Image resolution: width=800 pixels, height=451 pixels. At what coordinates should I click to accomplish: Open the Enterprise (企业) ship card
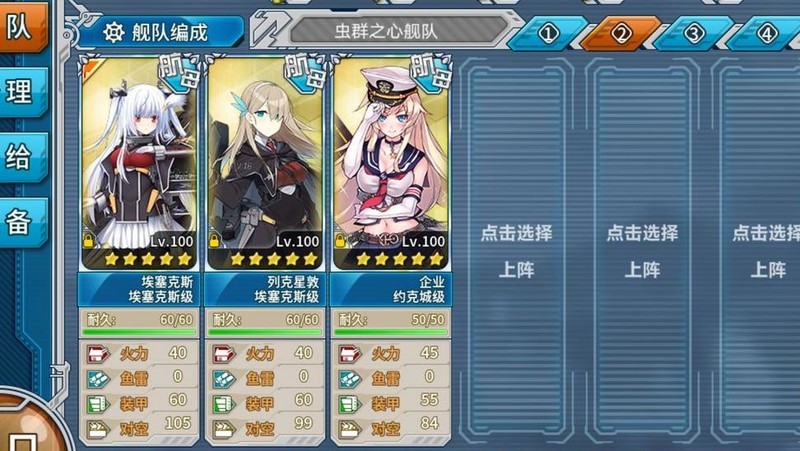pyautogui.click(x=391, y=160)
